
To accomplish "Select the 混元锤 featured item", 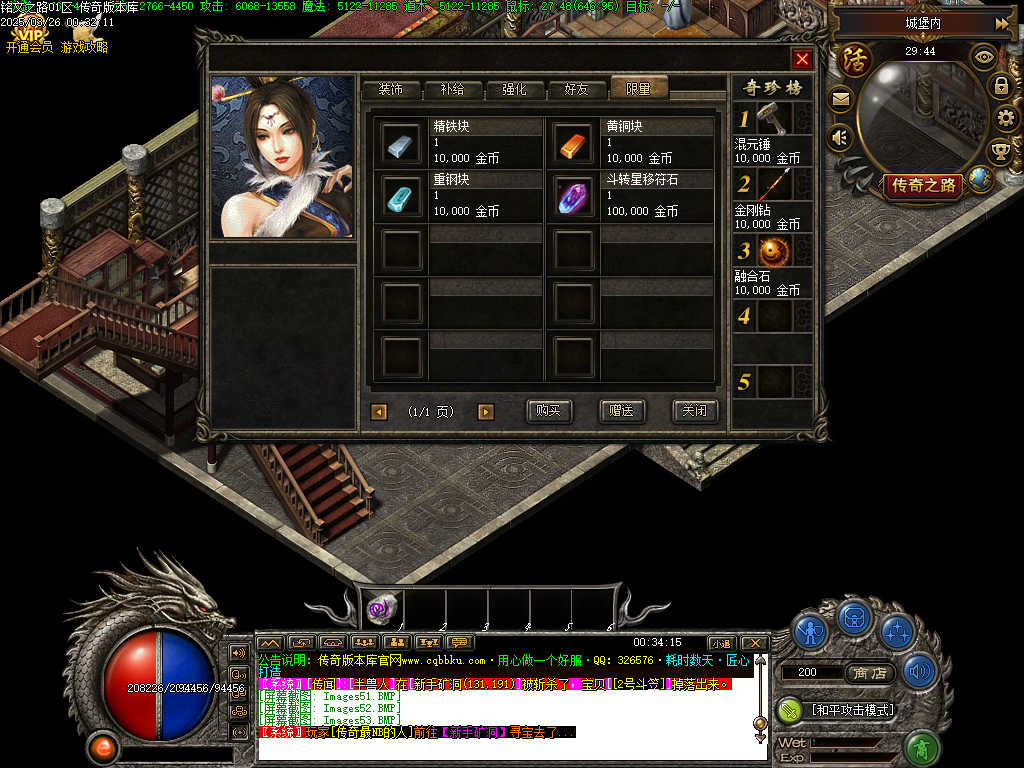I will (774, 120).
